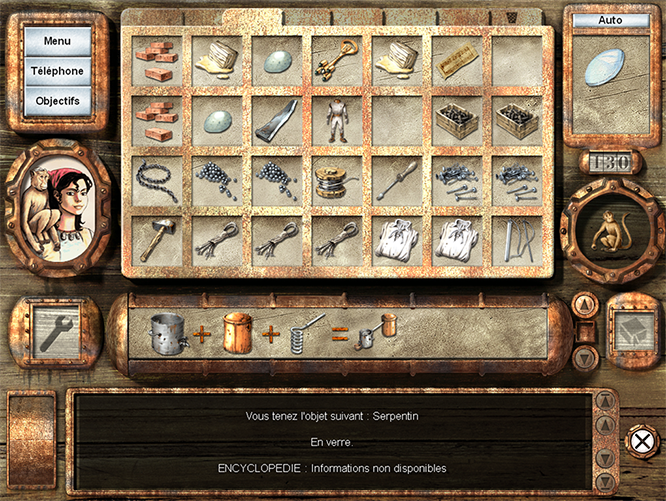Open the Menu button

click(x=57, y=41)
